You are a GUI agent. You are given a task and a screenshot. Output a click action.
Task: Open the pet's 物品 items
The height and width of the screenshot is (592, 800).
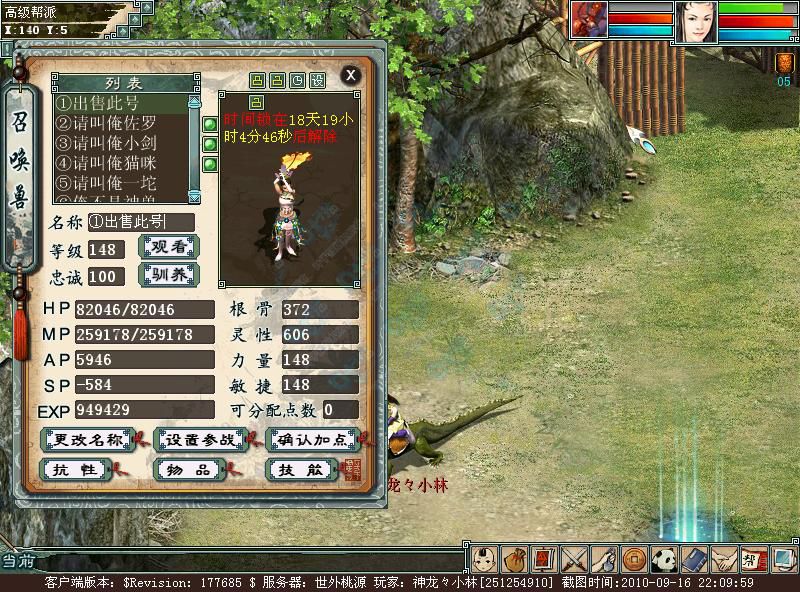click(189, 469)
